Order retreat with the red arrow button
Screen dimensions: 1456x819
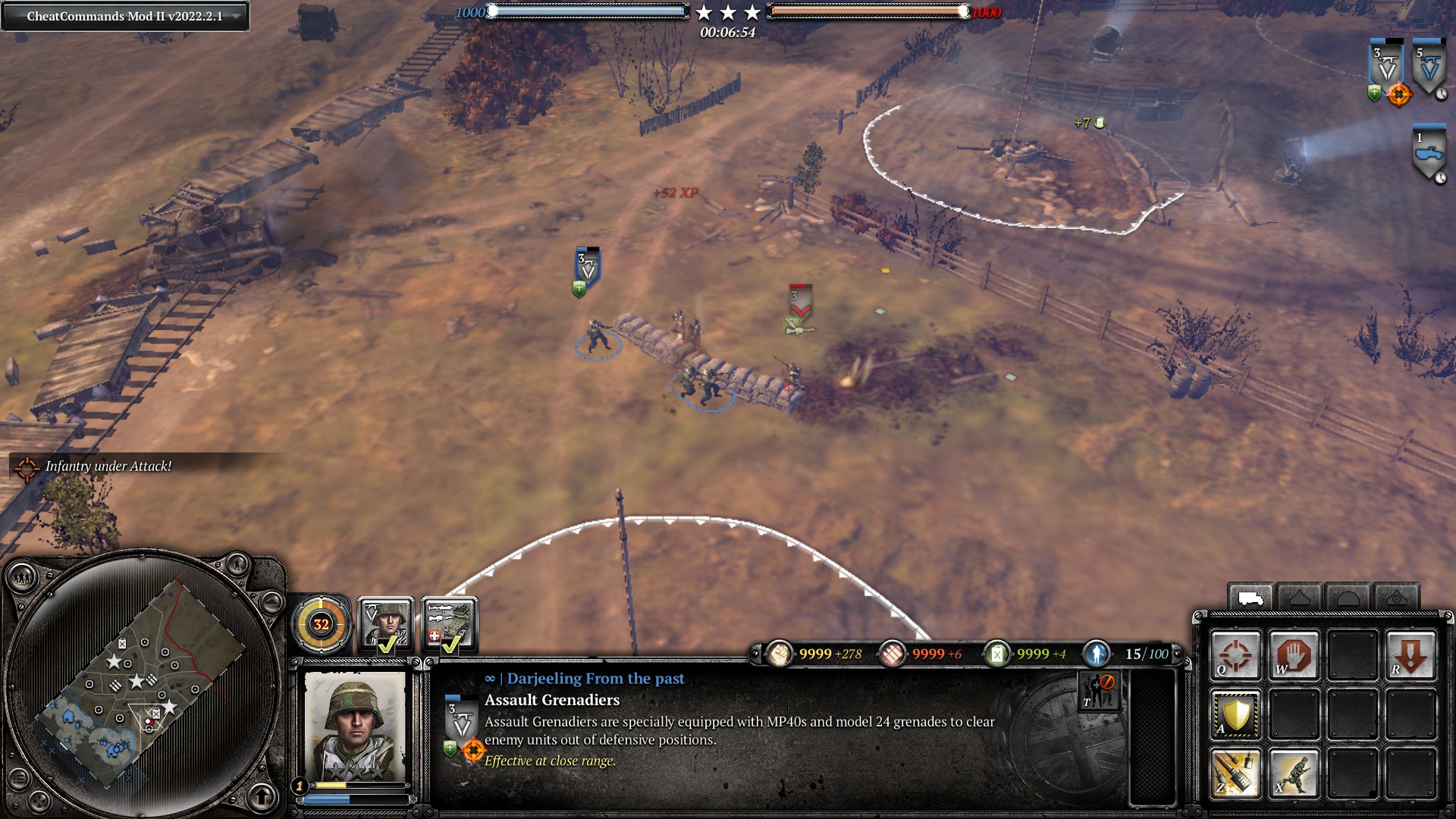[x=1410, y=655]
